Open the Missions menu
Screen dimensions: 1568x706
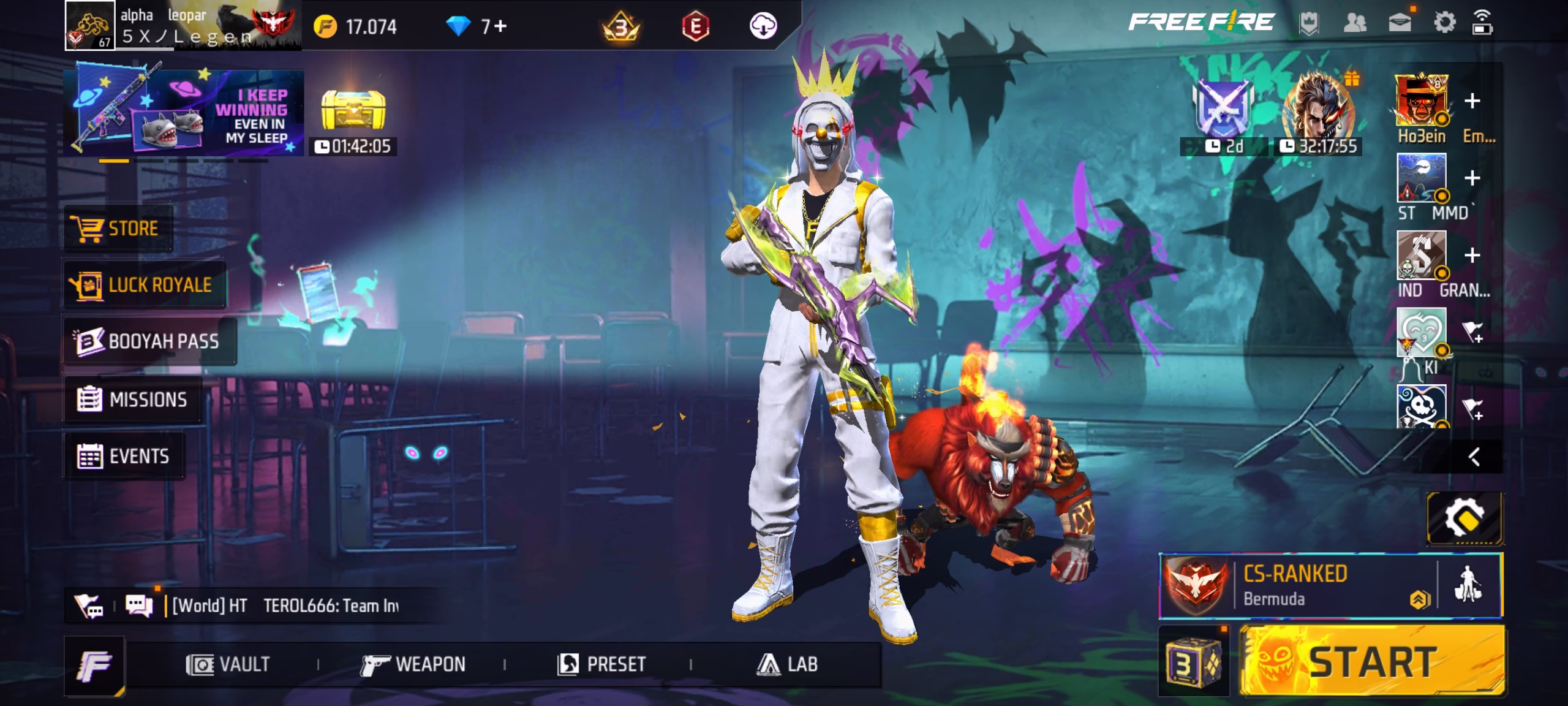tap(134, 400)
